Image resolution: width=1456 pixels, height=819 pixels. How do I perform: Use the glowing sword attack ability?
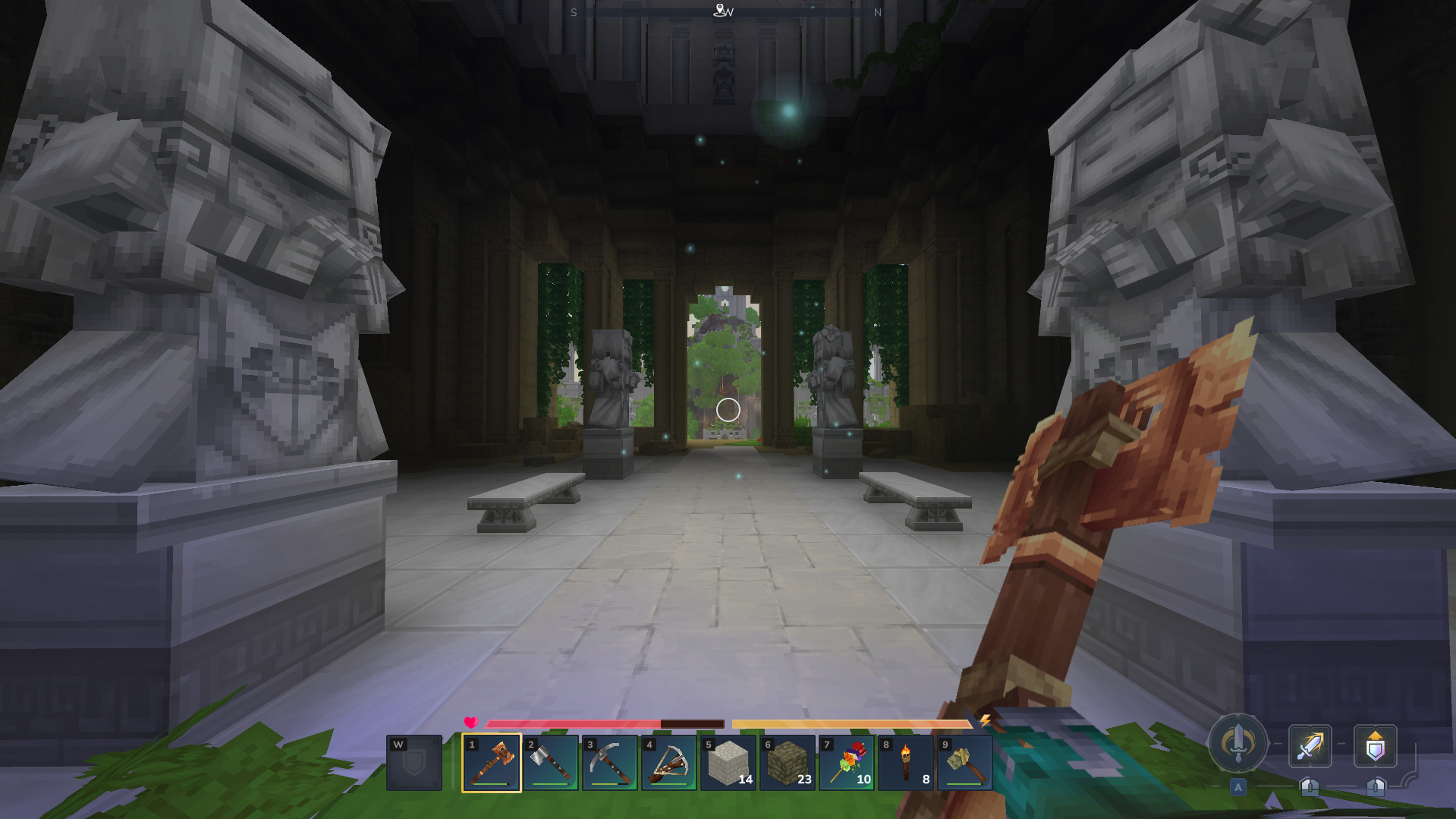(x=1310, y=746)
